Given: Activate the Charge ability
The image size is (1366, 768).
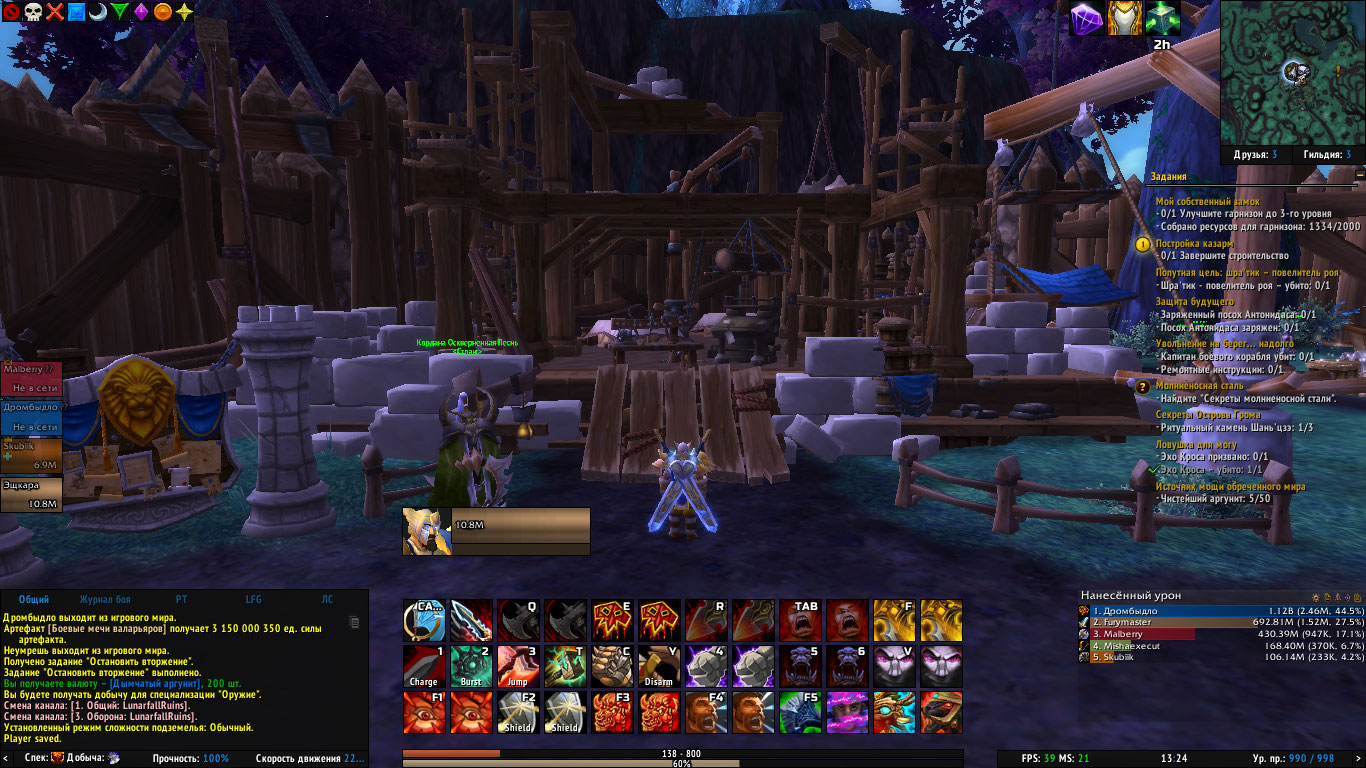Looking at the screenshot, I should tap(423, 666).
